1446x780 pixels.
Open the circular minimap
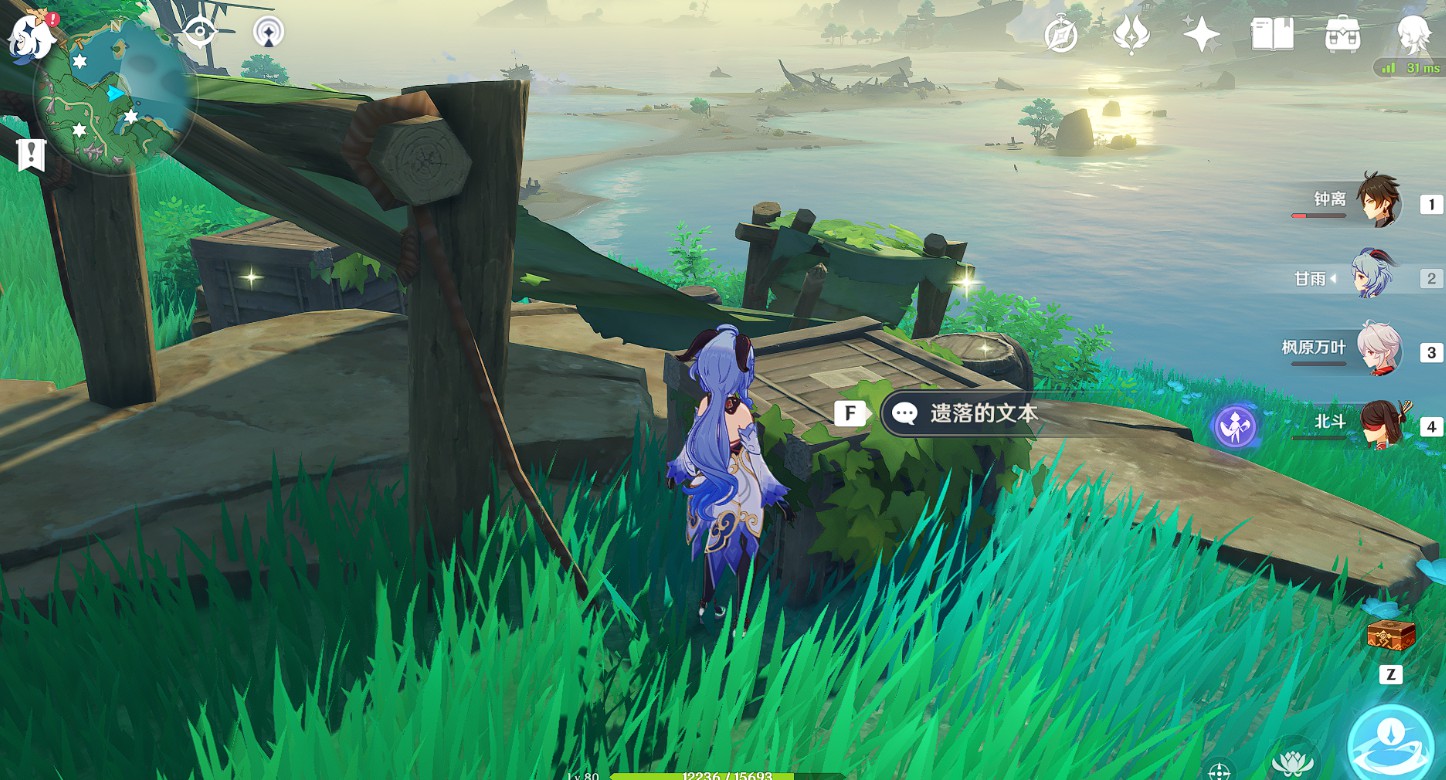point(115,97)
